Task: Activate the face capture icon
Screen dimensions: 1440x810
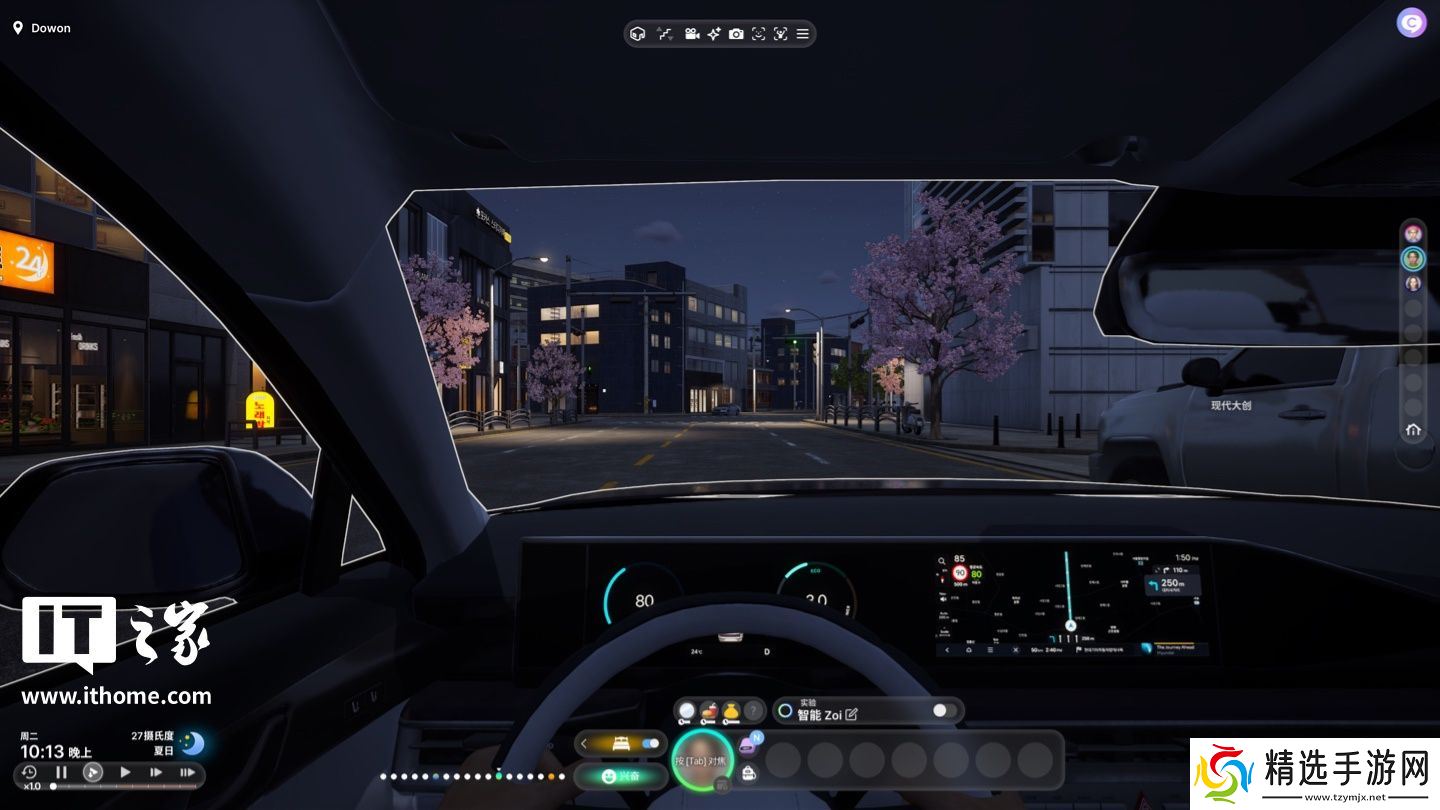Action: point(758,34)
